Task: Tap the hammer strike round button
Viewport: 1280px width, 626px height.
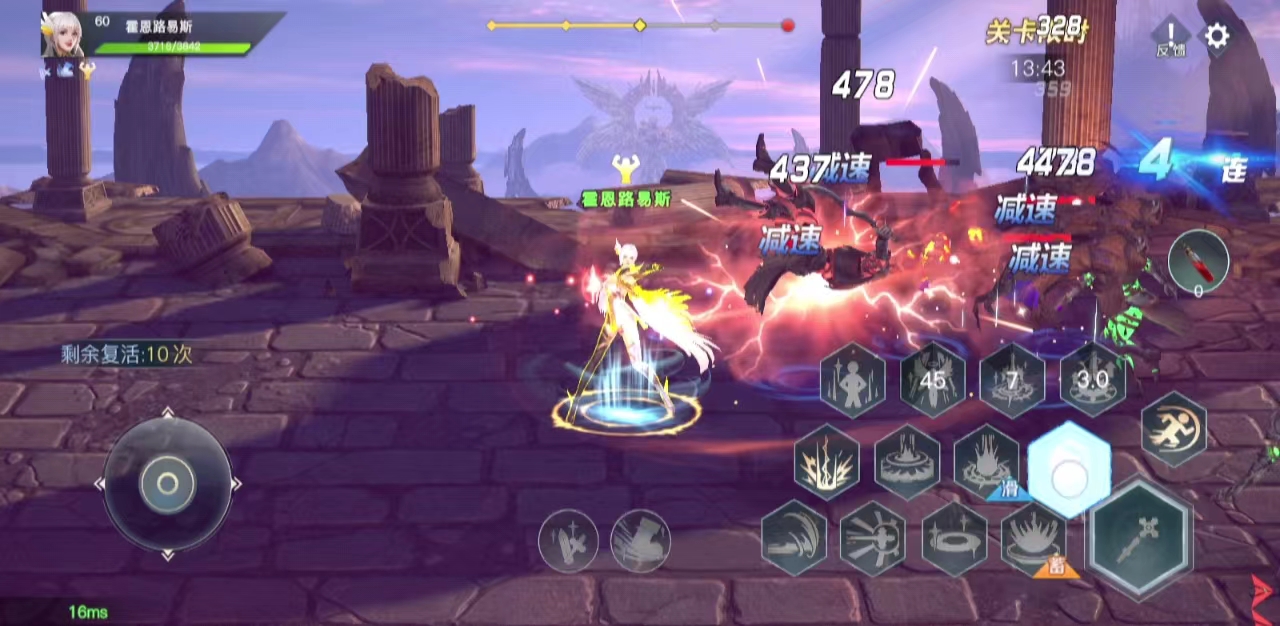Action: pos(640,541)
